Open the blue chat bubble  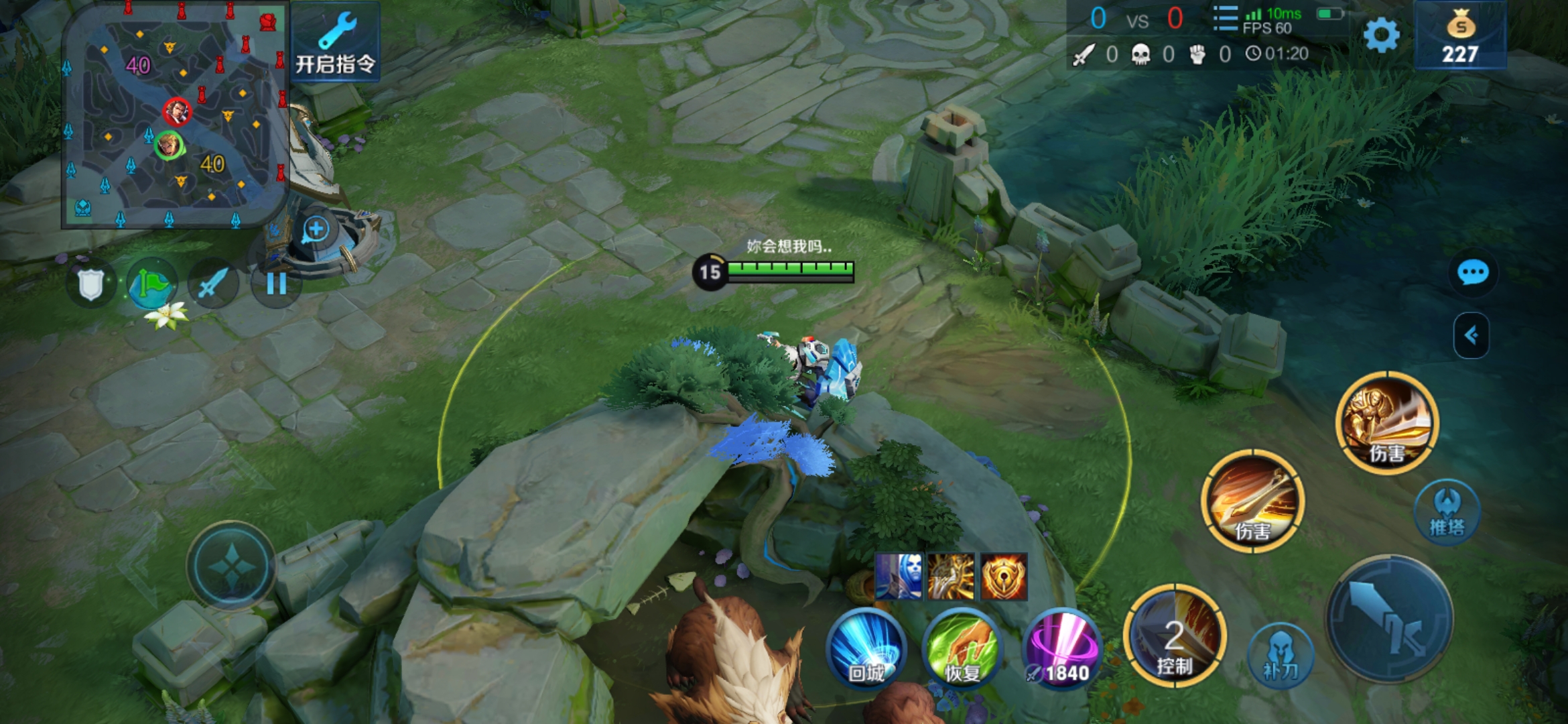1472,273
